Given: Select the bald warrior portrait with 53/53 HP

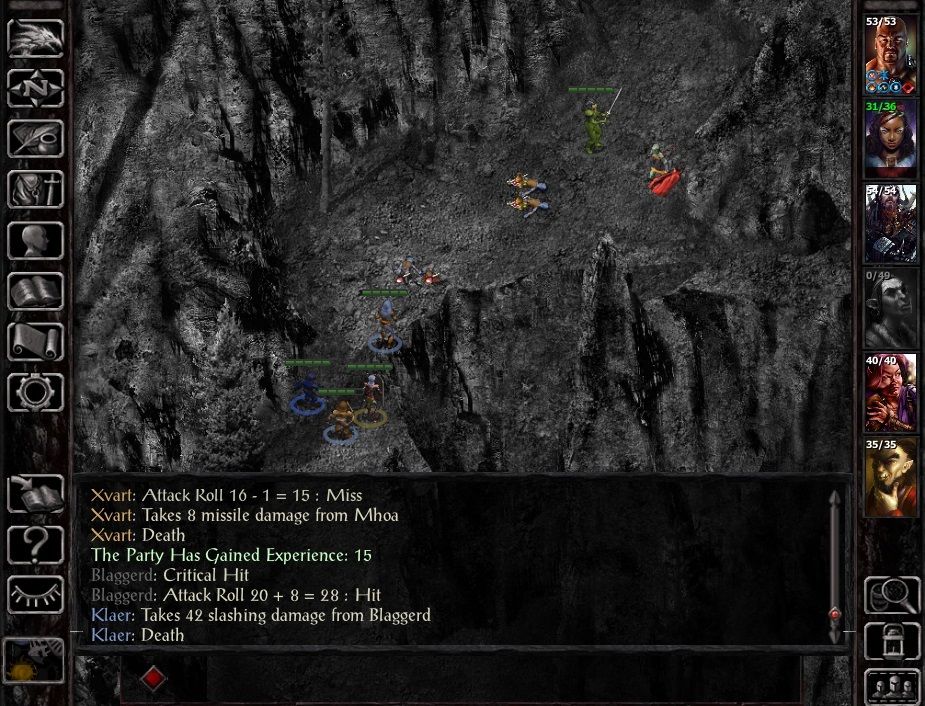Looking at the screenshot, I should (x=890, y=54).
